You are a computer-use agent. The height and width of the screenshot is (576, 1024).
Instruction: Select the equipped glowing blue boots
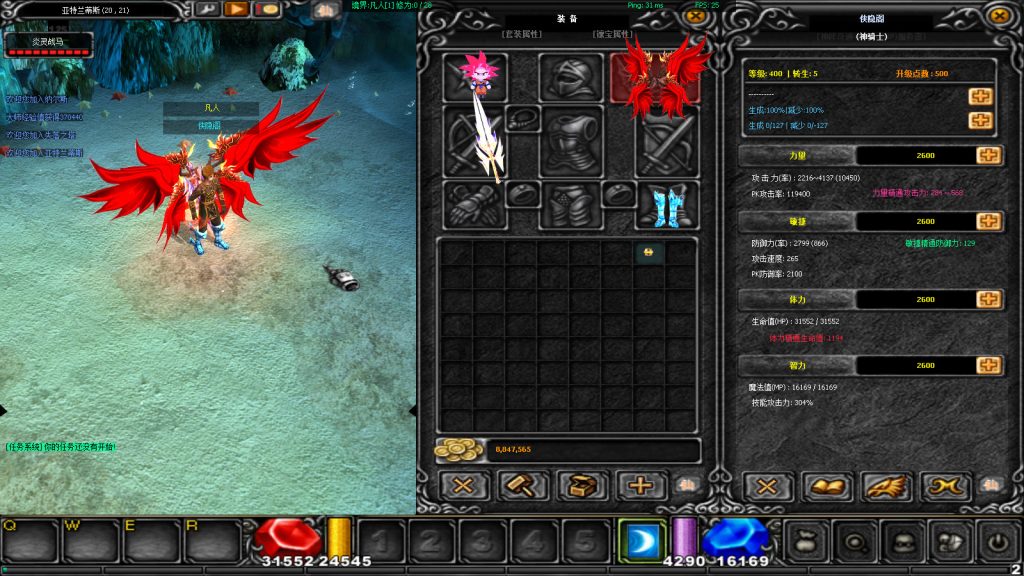(667, 205)
